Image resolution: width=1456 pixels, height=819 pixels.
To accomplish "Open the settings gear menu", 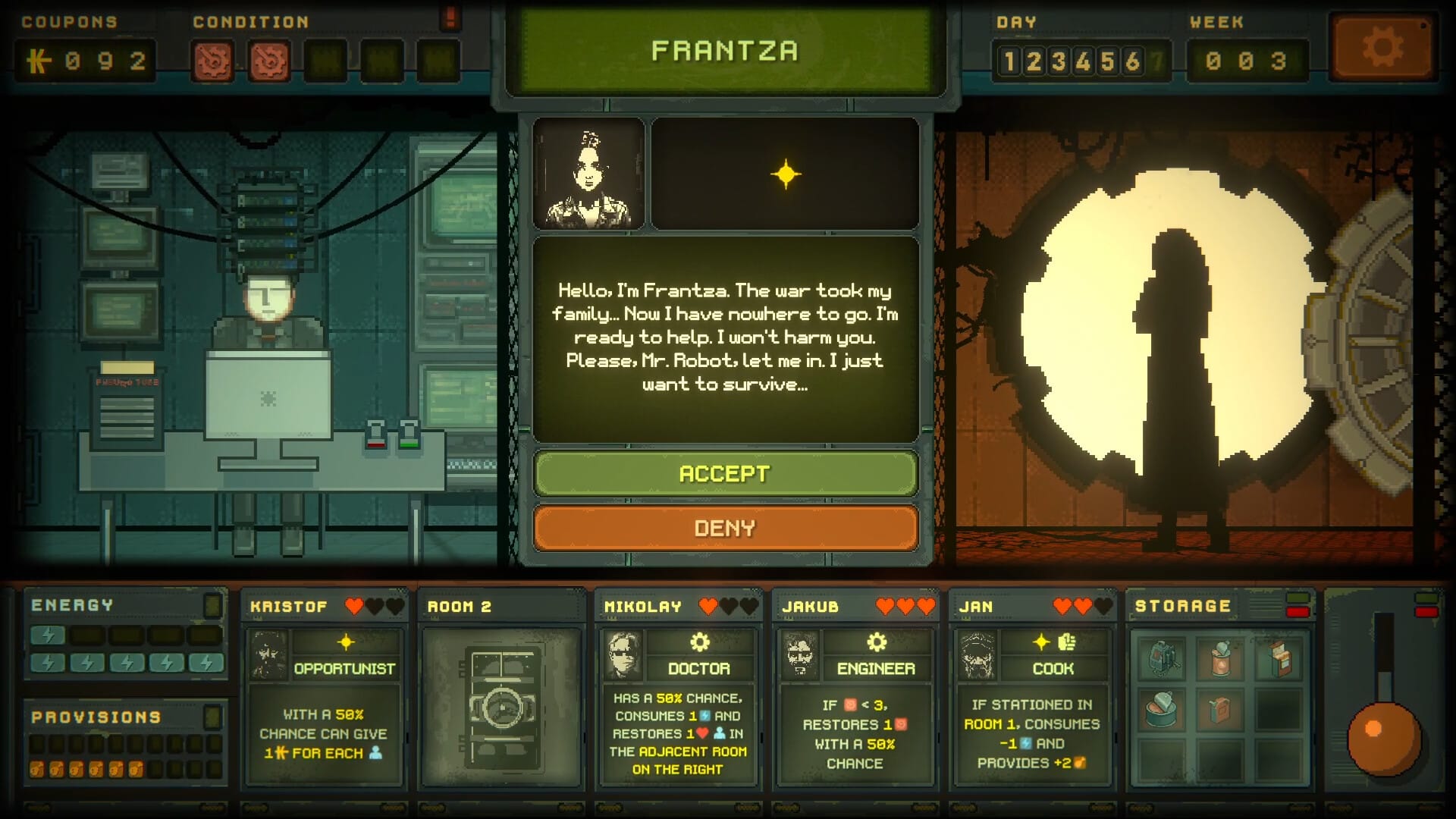I will click(1382, 49).
